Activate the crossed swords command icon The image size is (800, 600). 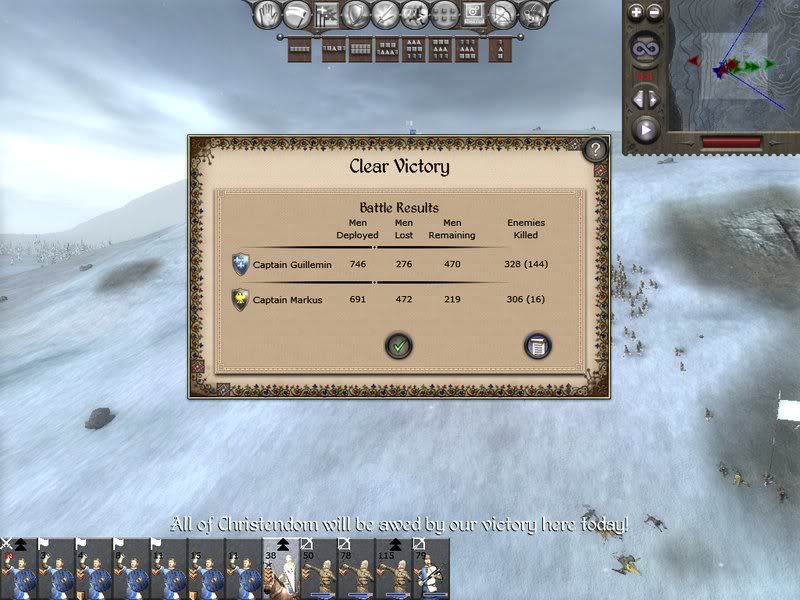click(384, 14)
